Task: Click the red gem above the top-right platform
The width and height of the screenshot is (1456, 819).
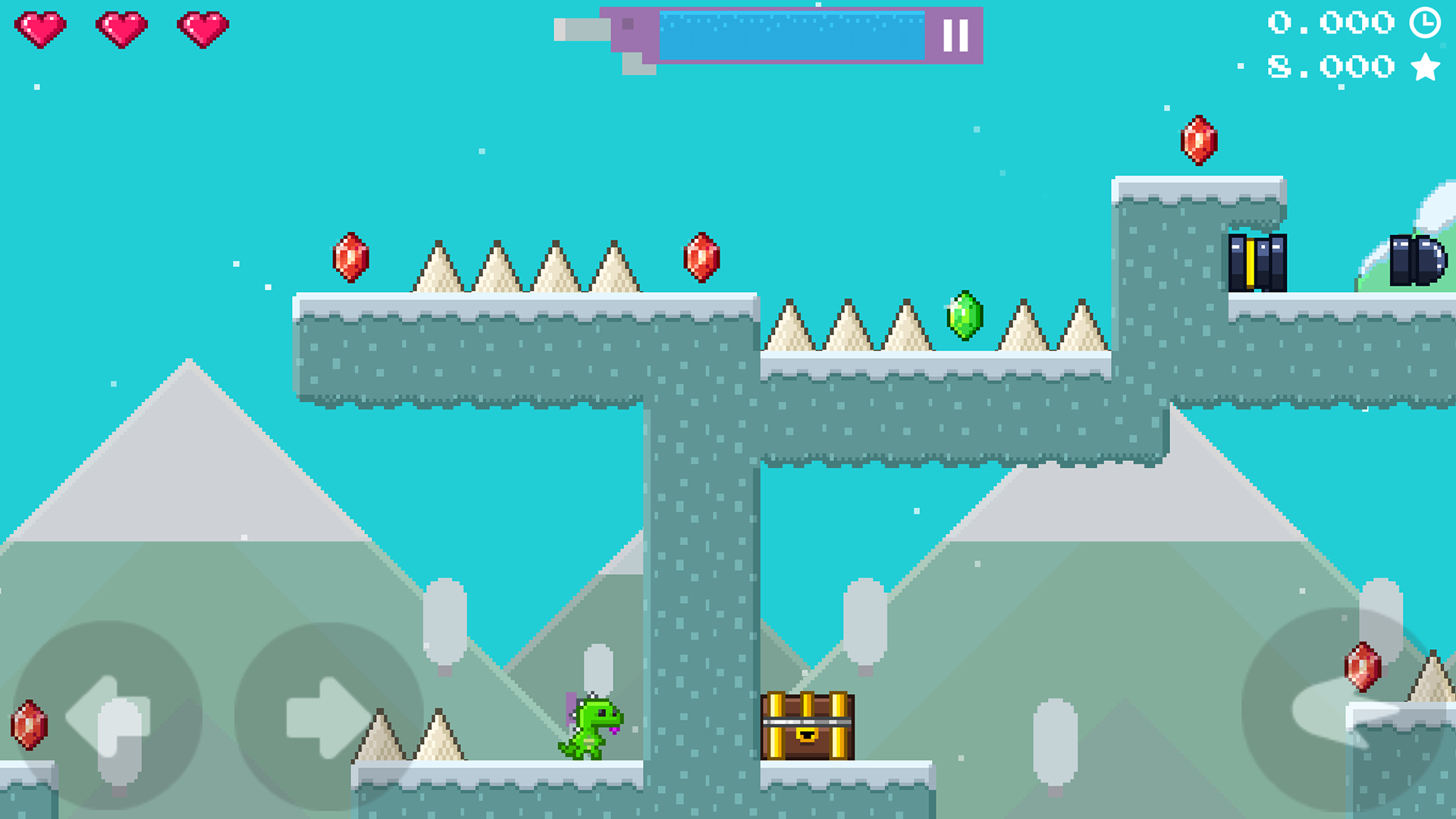Action: coord(1198,141)
